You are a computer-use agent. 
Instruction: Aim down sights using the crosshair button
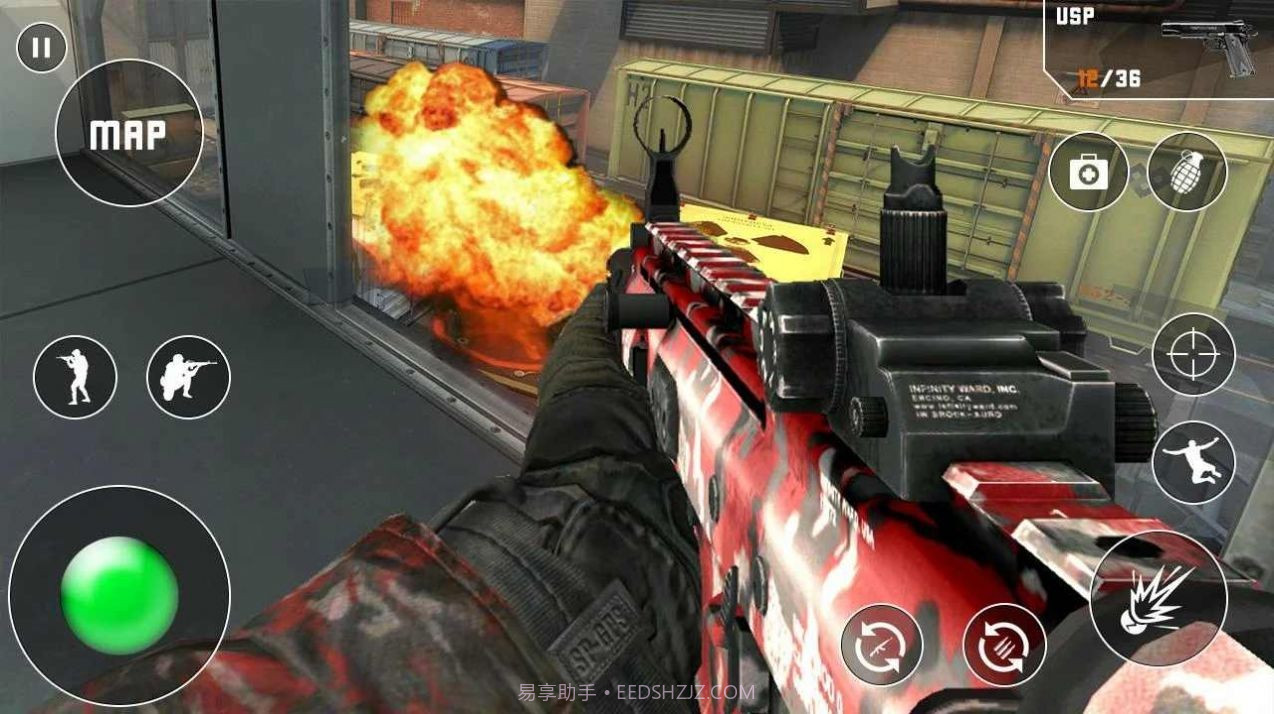pos(1194,354)
